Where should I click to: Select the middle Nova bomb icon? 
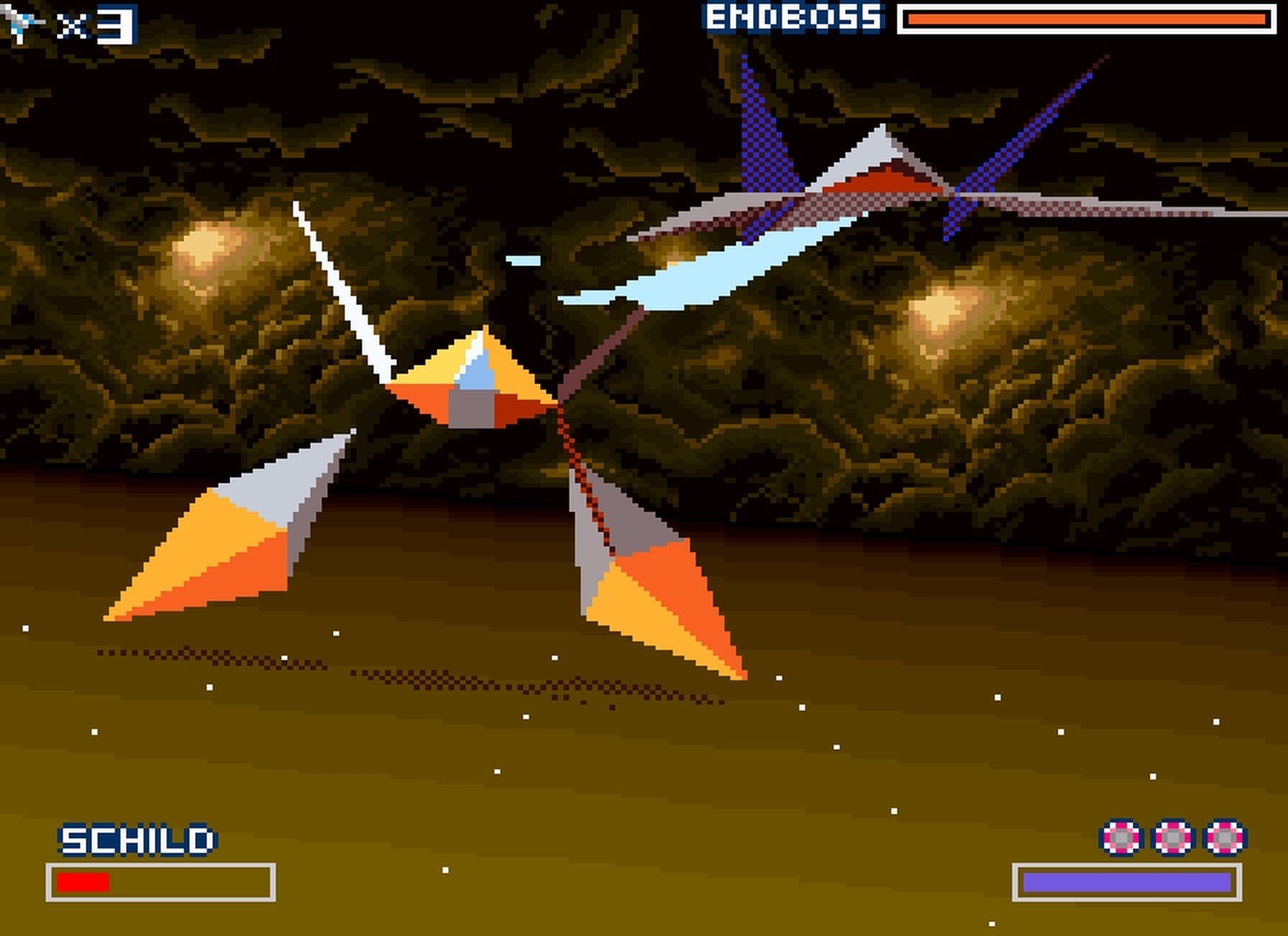[1174, 839]
